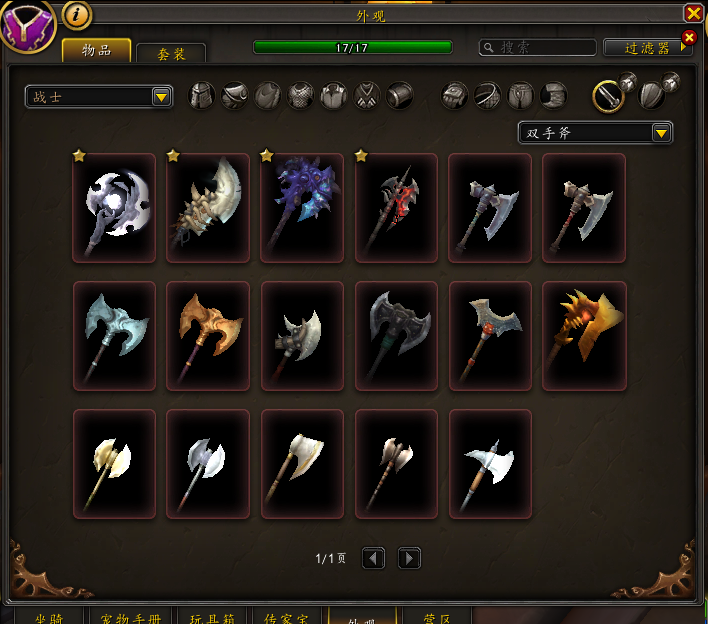Select the 物品 items tab
708x624 pixels.
96,51
